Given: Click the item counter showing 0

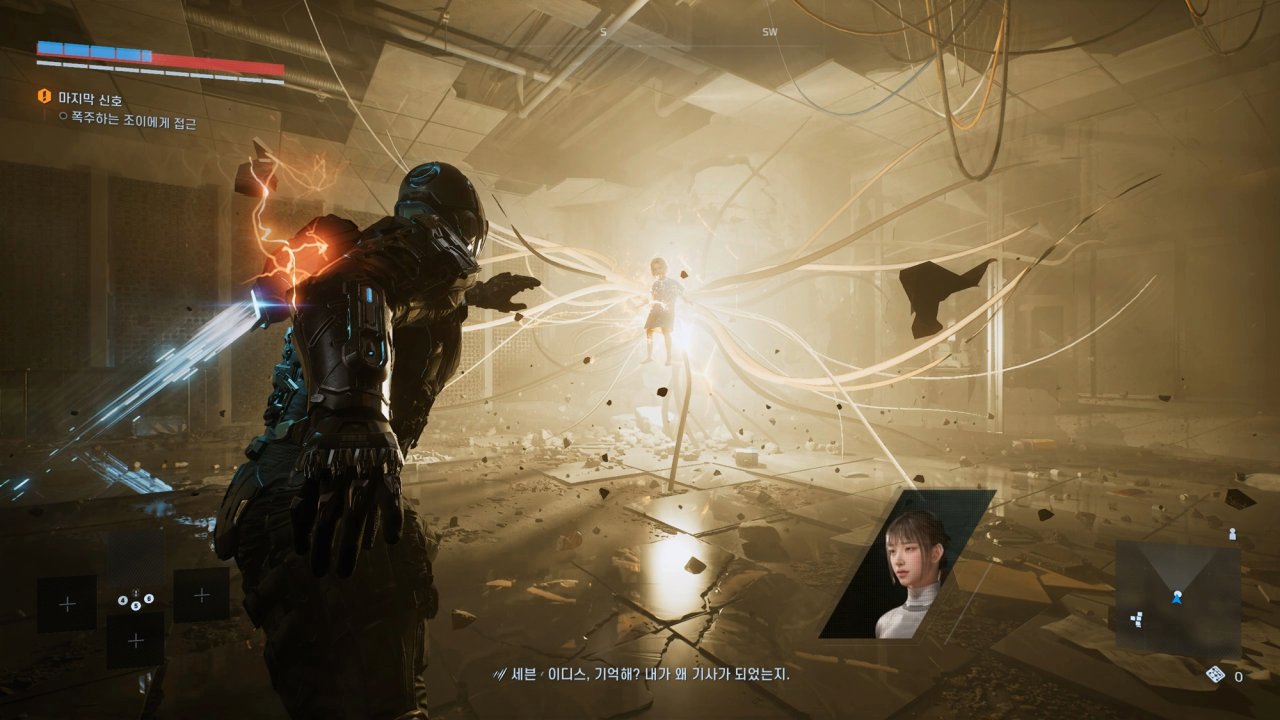Looking at the screenshot, I should (x=1238, y=677).
